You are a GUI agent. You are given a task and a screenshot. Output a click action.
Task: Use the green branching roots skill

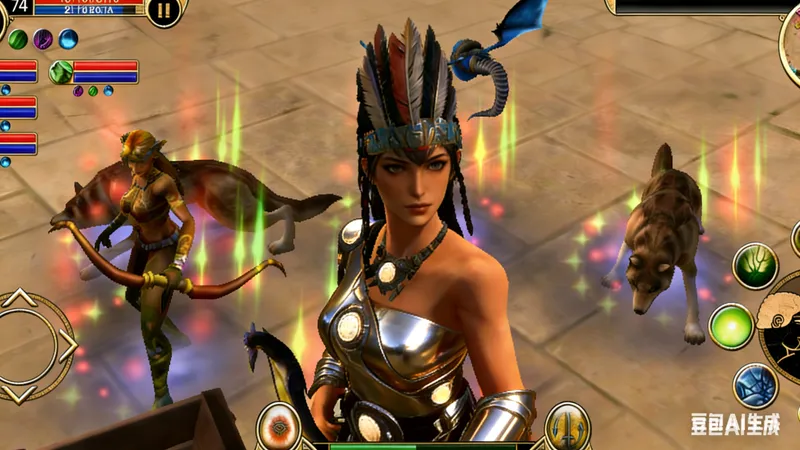coord(755,265)
